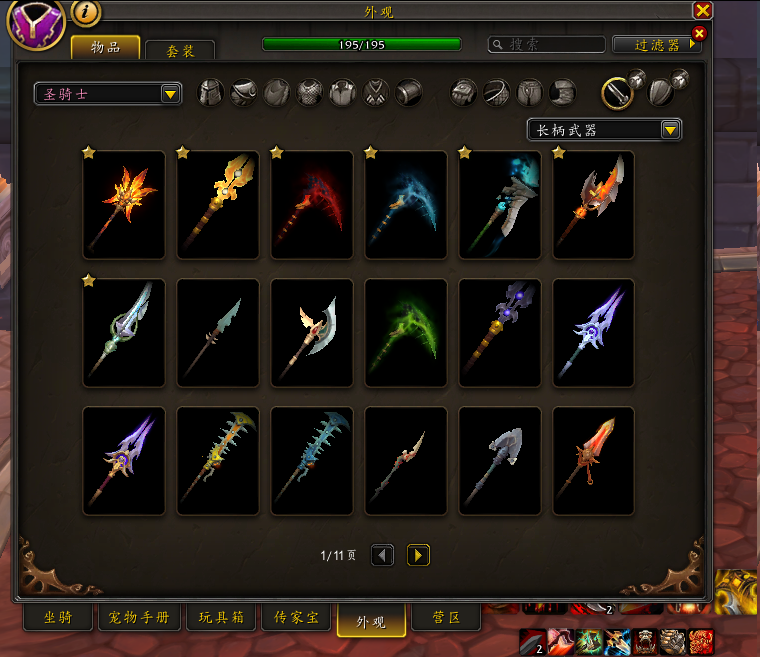The height and width of the screenshot is (657, 760).
Task: Choose the gloves slot icon
Action: [465, 93]
